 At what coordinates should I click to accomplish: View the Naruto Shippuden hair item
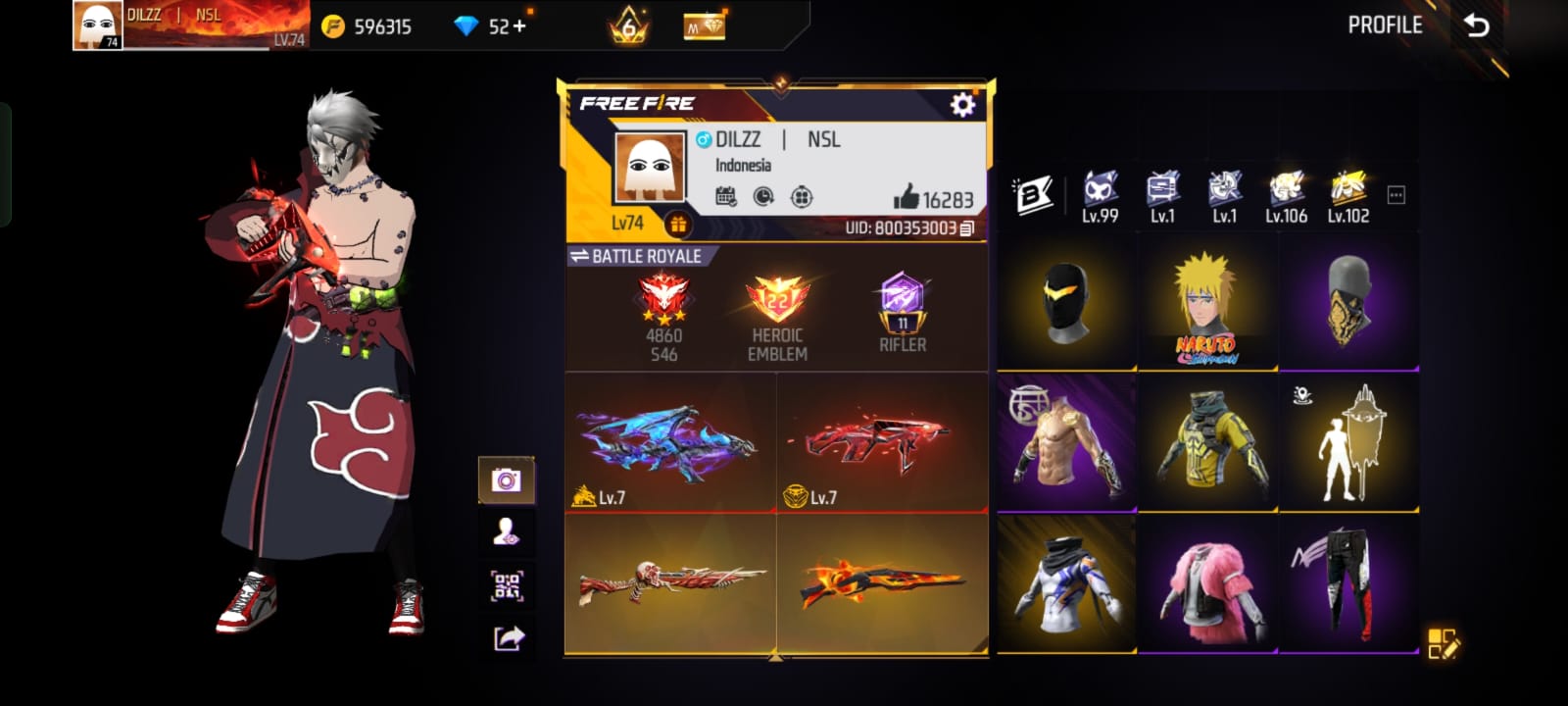[1207, 305]
